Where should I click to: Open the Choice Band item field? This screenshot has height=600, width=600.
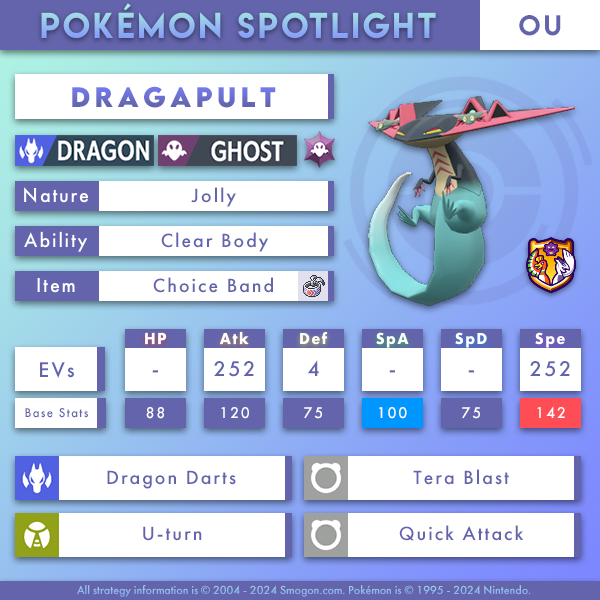point(213,286)
